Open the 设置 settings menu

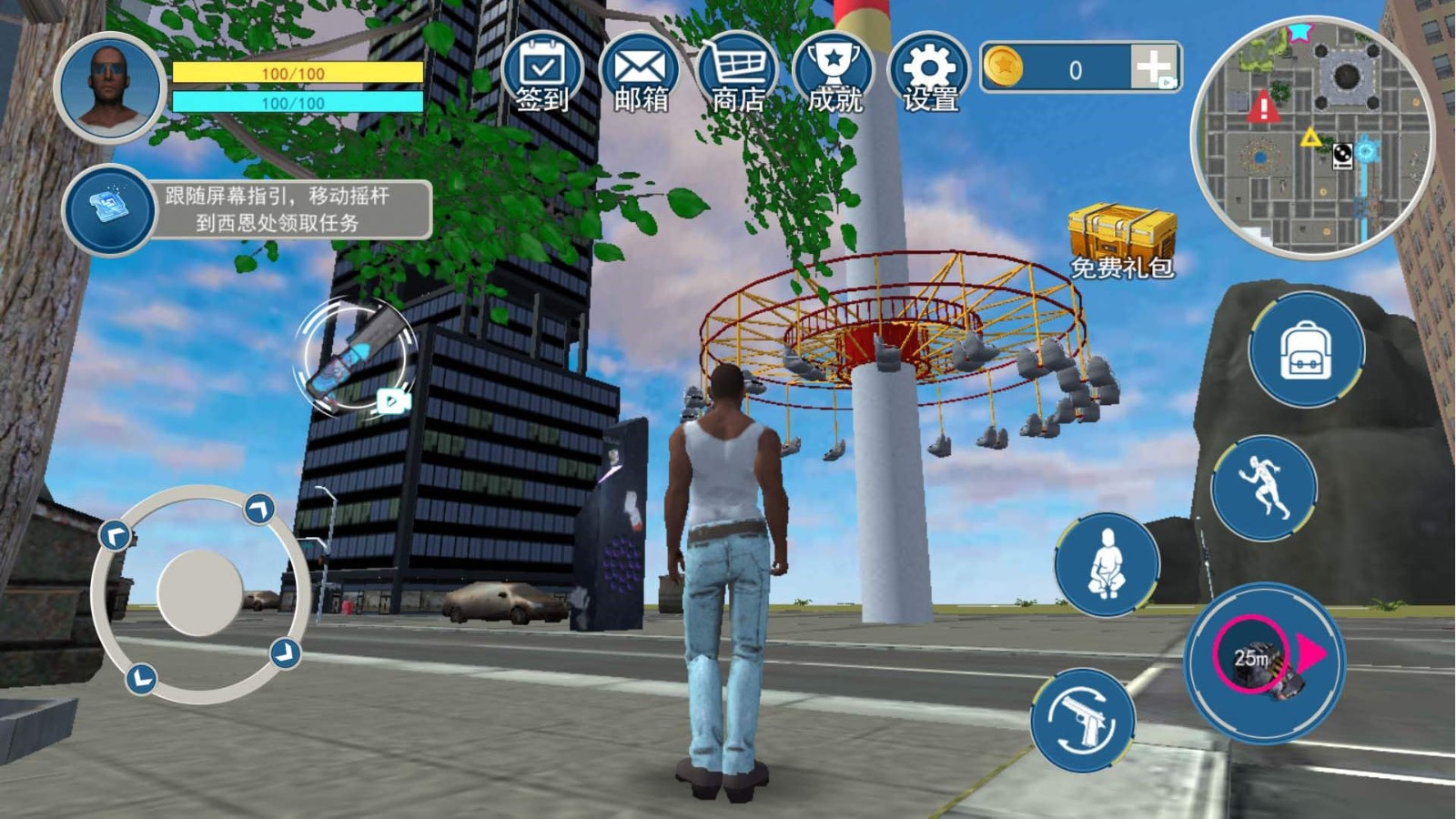(929, 75)
